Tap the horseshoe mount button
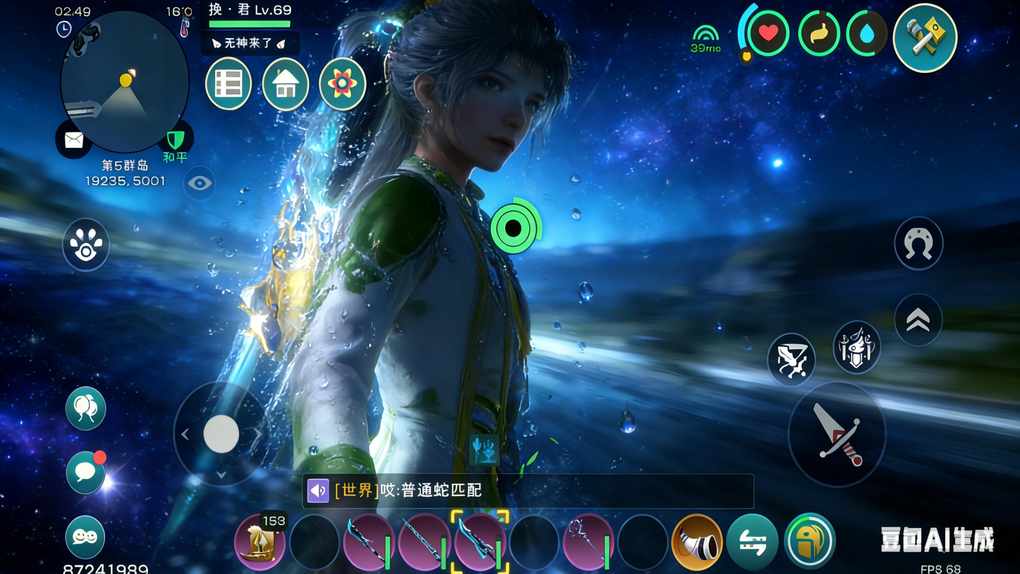 tap(918, 244)
